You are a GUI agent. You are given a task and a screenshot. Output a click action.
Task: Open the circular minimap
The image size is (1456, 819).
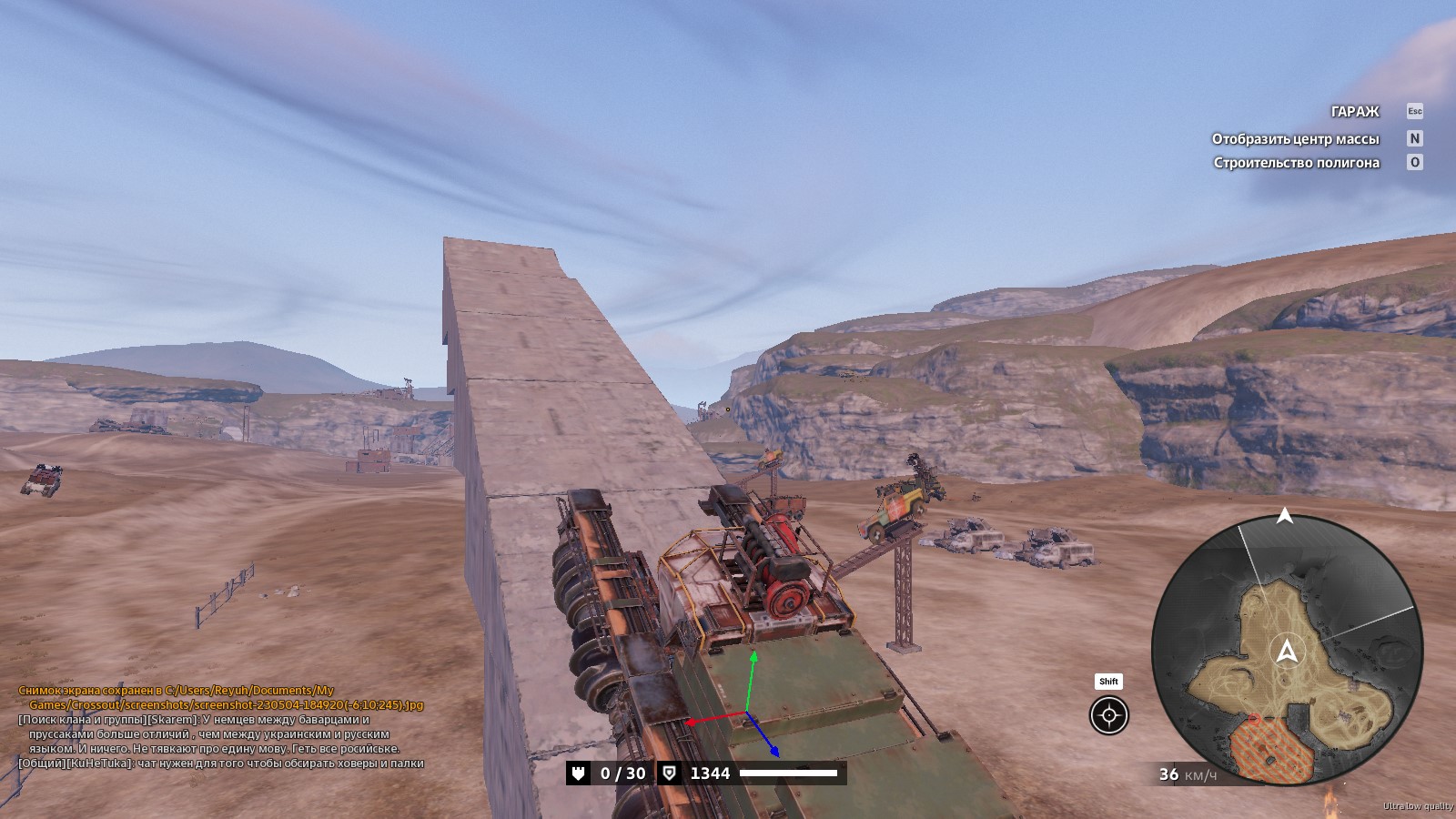1287,650
